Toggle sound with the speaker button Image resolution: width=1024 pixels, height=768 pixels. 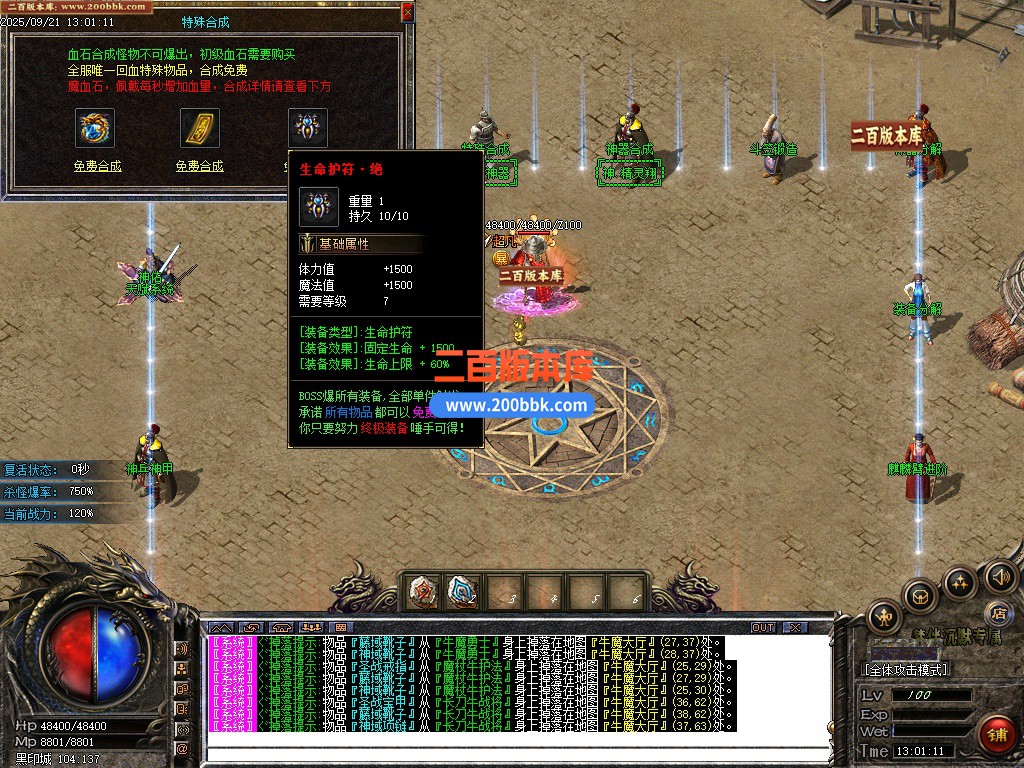click(x=1000, y=576)
